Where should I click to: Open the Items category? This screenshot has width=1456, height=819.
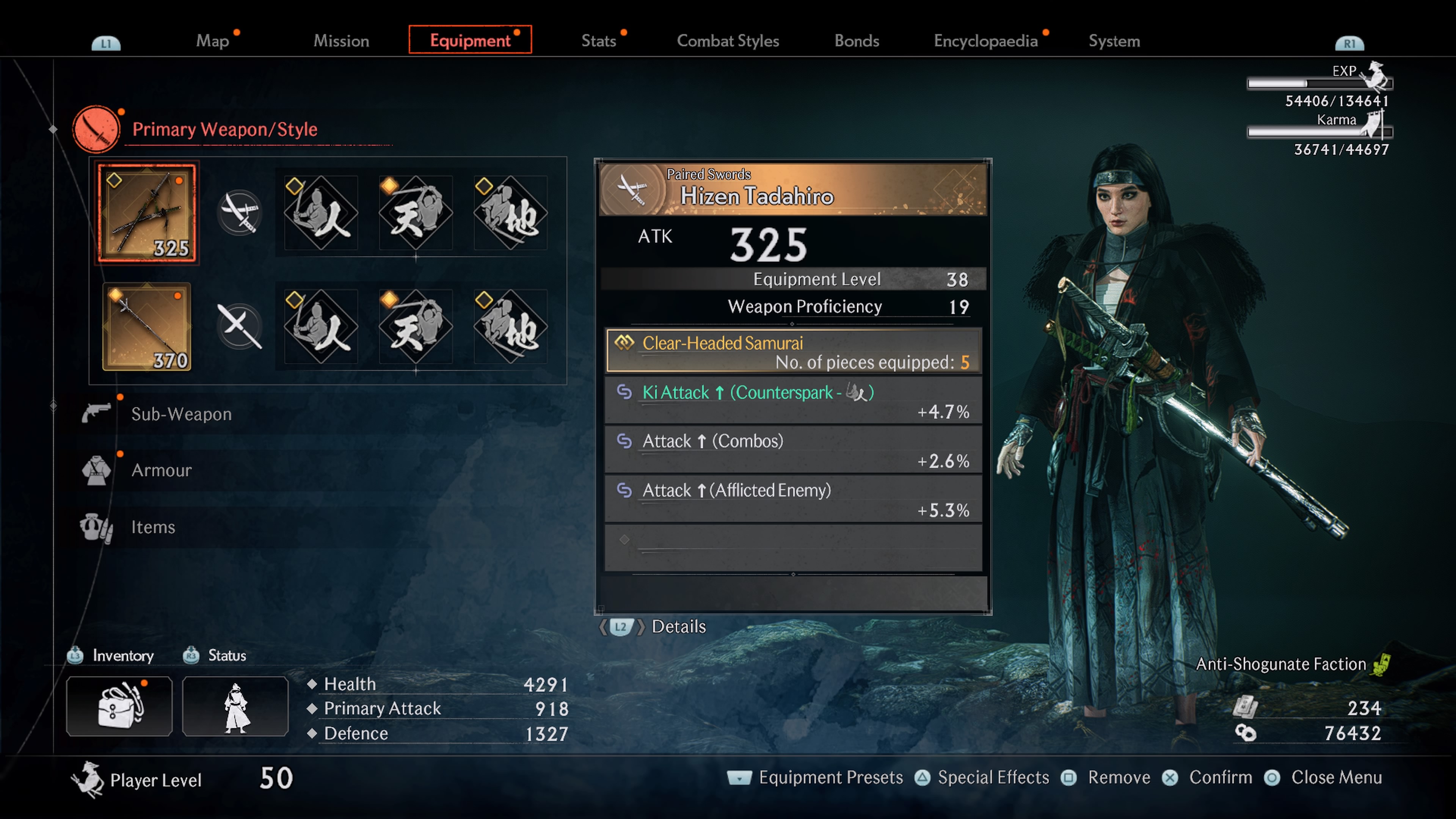pyautogui.click(x=152, y=527)
